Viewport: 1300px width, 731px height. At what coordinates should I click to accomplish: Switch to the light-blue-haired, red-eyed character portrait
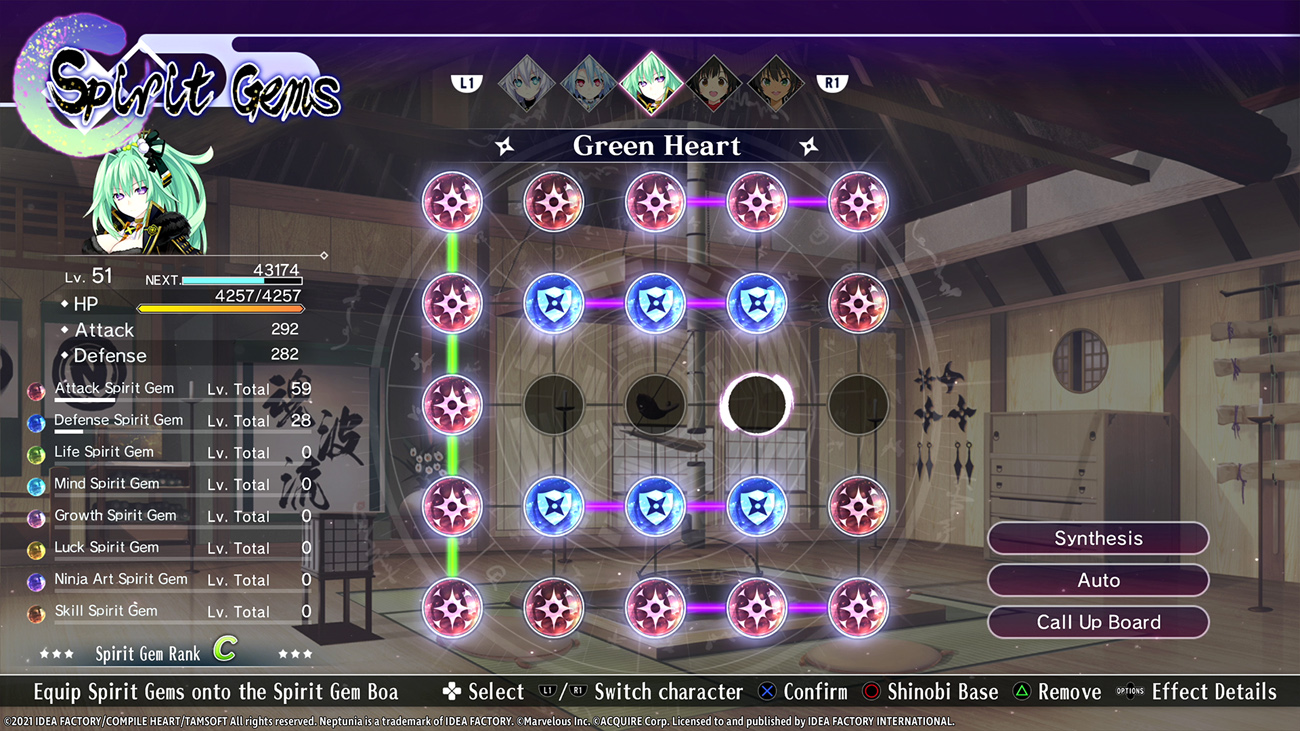pyautogui.click(x=589, y=84)
